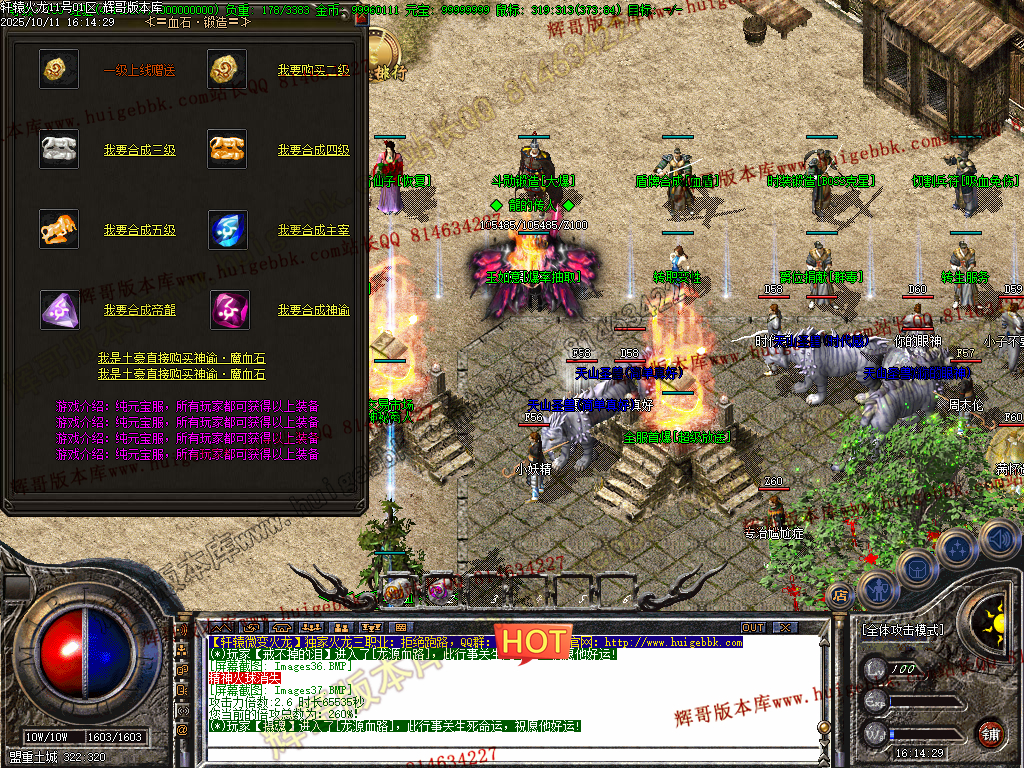Choose the 我要合成神谕 option
This screenshot has width=1024, height=768.
tap(313, 310)
